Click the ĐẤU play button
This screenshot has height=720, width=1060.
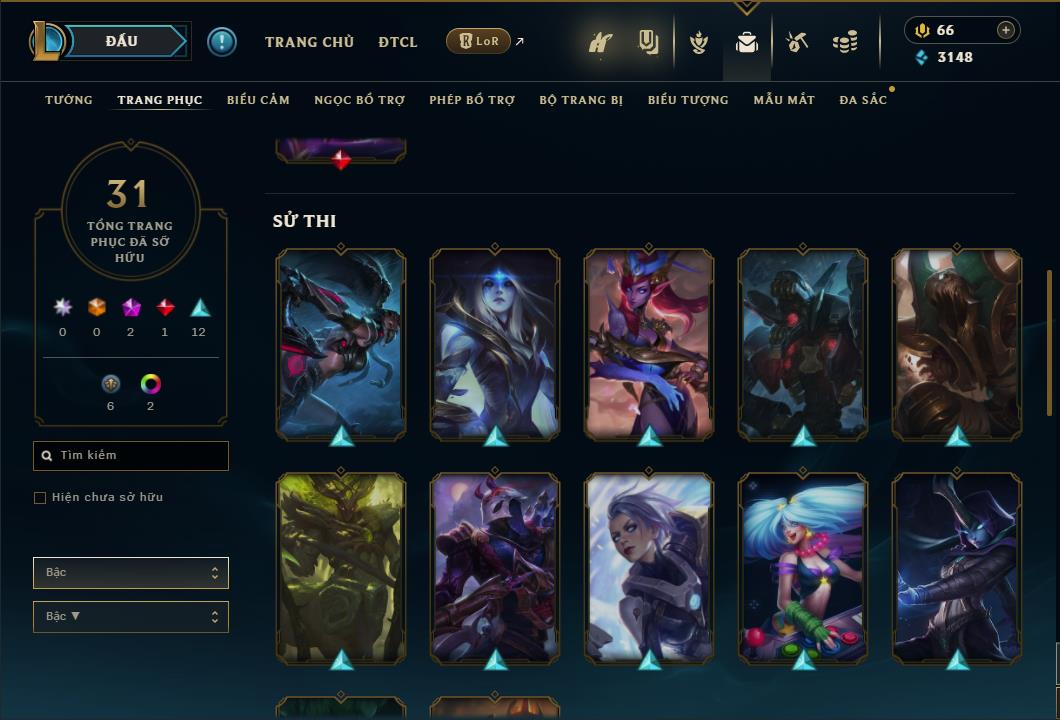122,41
